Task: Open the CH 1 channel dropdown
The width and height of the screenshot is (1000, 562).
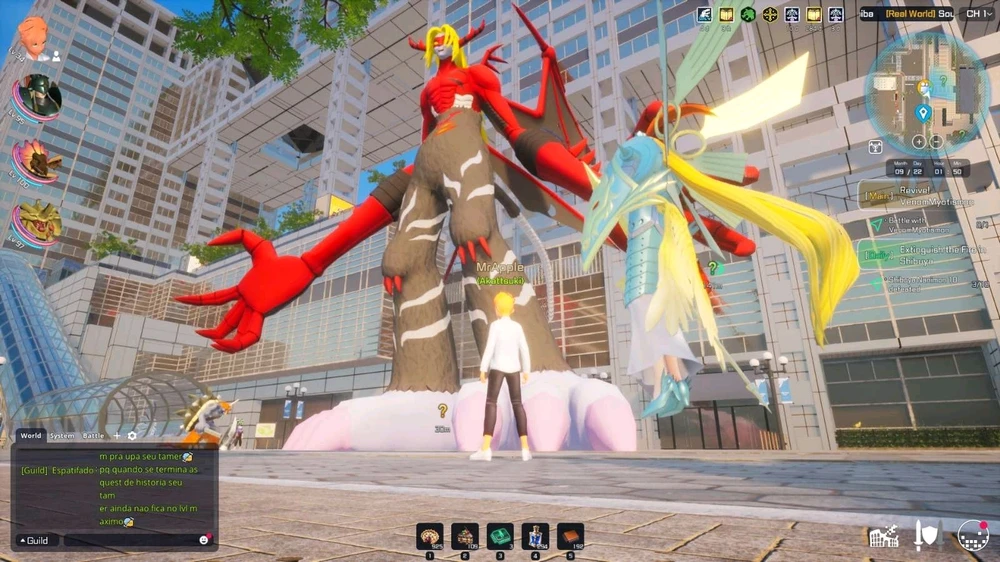Action: tap(975, 14)
